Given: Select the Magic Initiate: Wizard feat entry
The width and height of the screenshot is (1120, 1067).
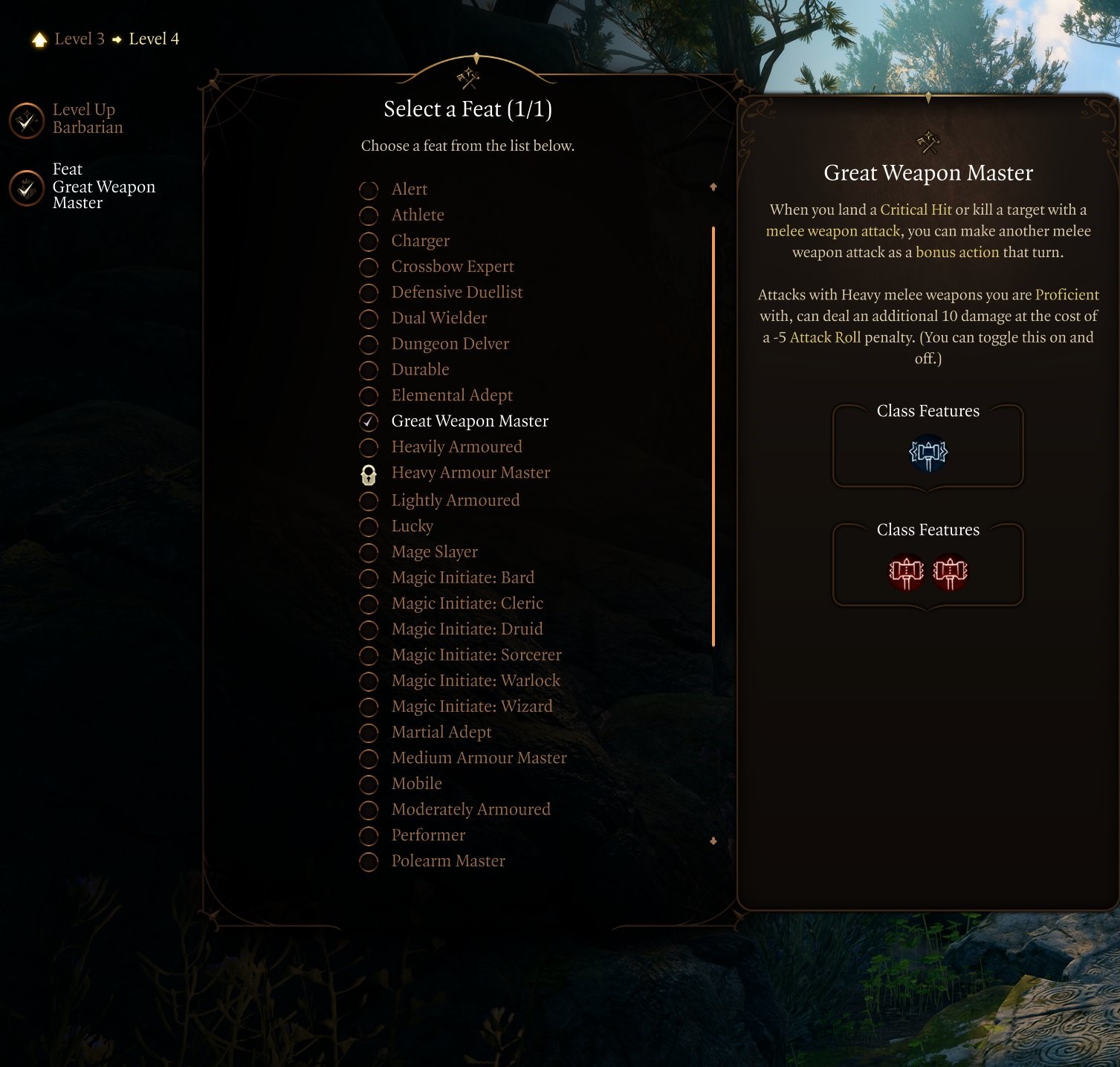Looking at the screenshot, I should [472, 706].
